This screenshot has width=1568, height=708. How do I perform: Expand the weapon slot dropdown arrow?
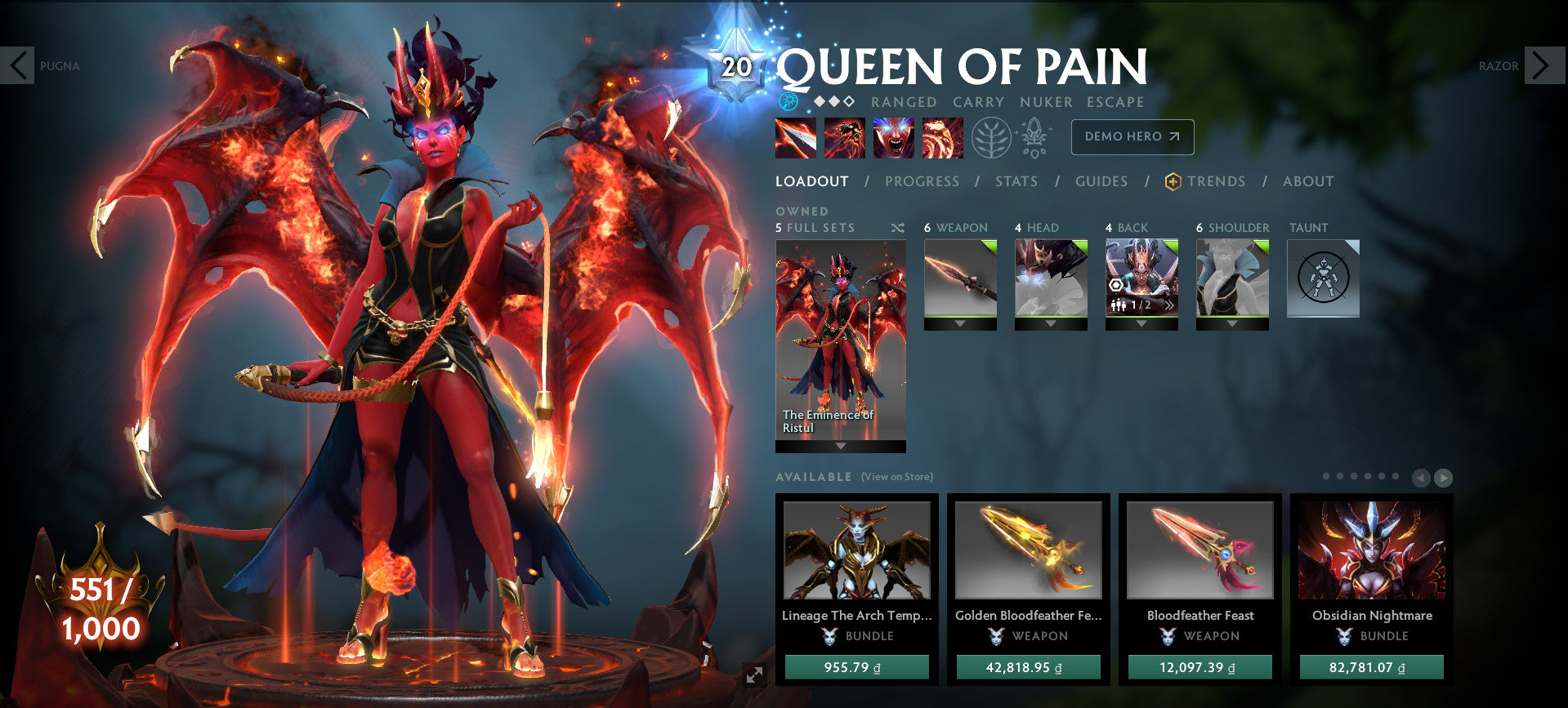[960, 321]
